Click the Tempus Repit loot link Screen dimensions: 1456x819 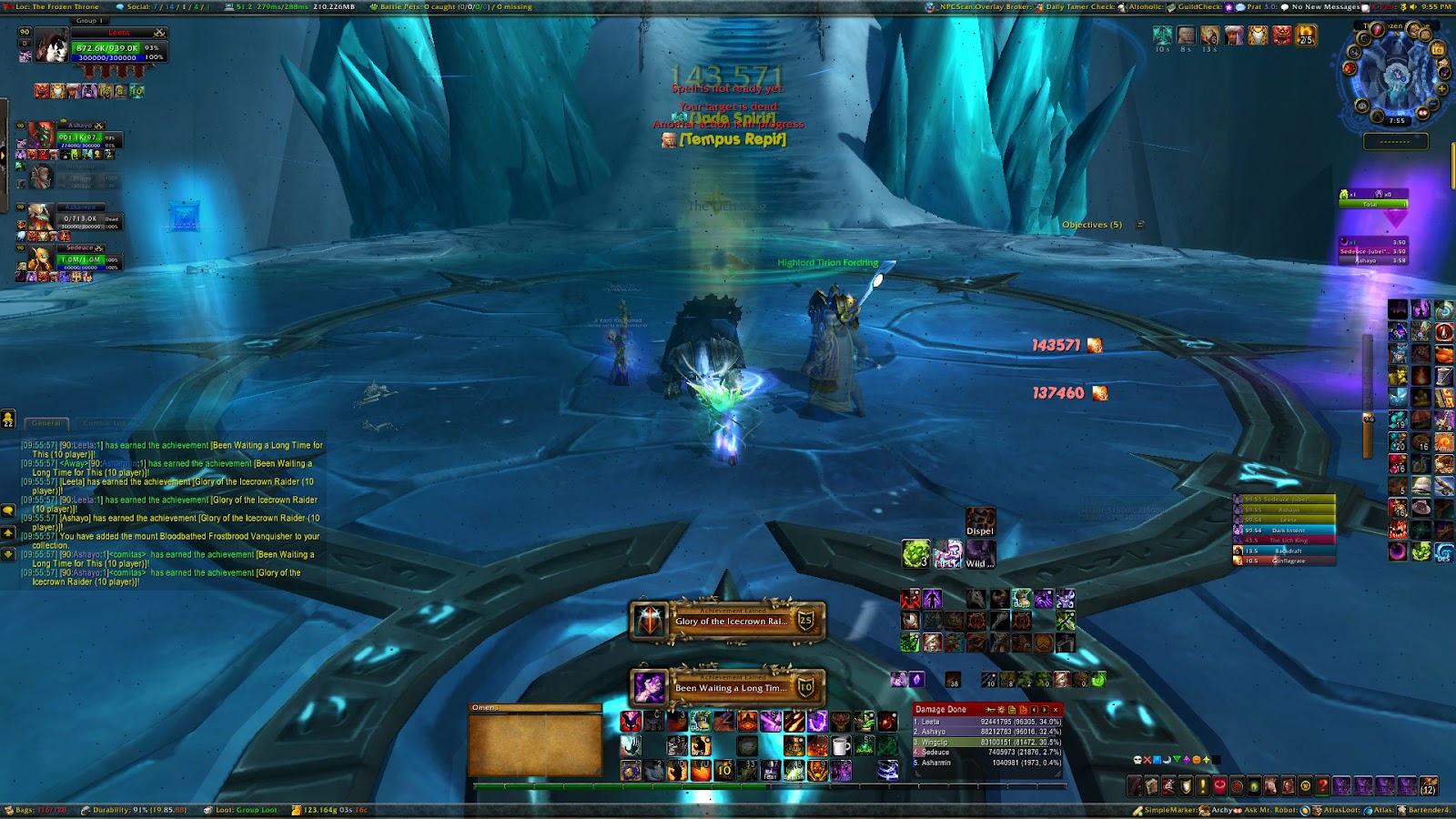[733, 139]
